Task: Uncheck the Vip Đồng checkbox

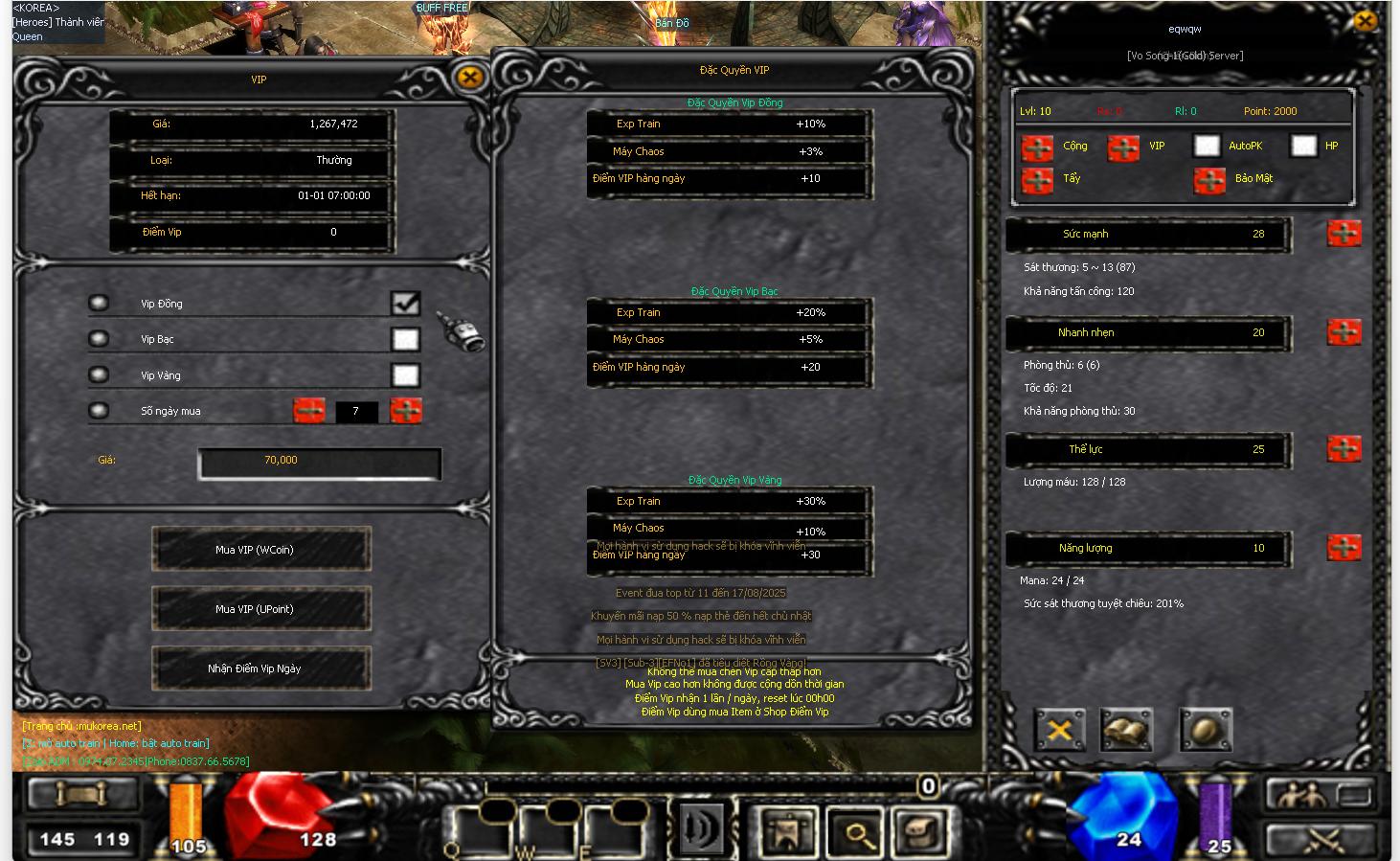Action: (x=405, y=304)
